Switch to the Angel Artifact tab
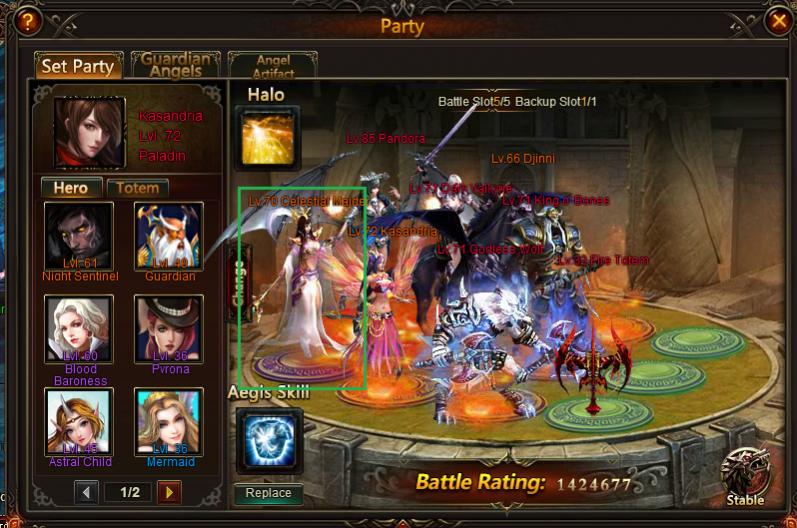Image resolution: width=797 pixels, height=528 pixels. tap(272, 66)
